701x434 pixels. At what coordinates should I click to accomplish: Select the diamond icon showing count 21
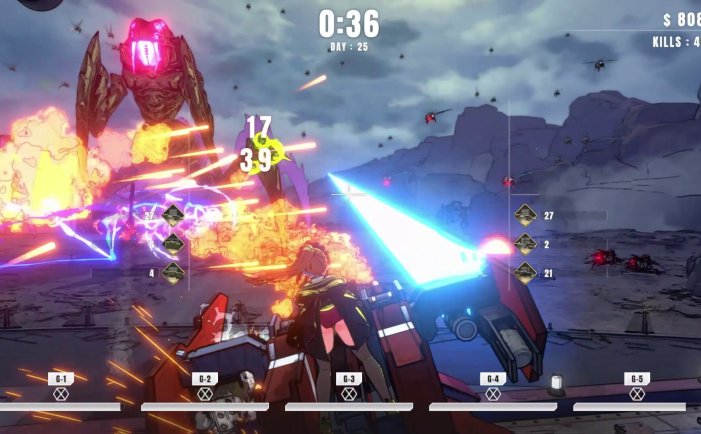526,272
